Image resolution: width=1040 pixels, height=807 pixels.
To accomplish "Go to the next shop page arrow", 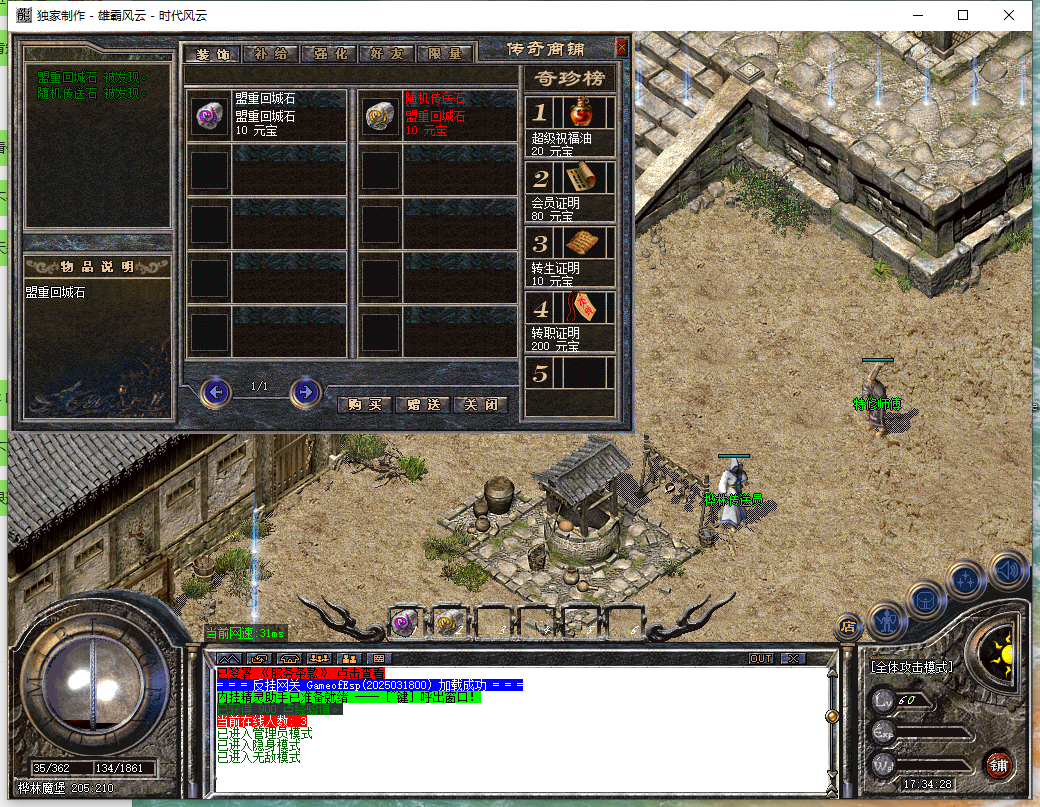I will coord(305,392).
